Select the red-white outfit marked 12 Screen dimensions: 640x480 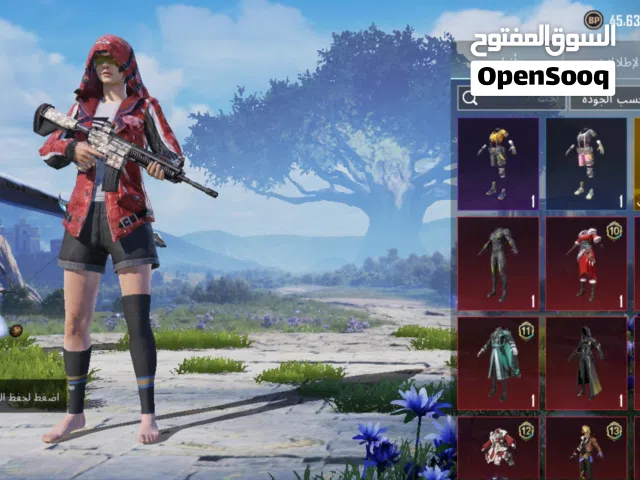point(498,448)
